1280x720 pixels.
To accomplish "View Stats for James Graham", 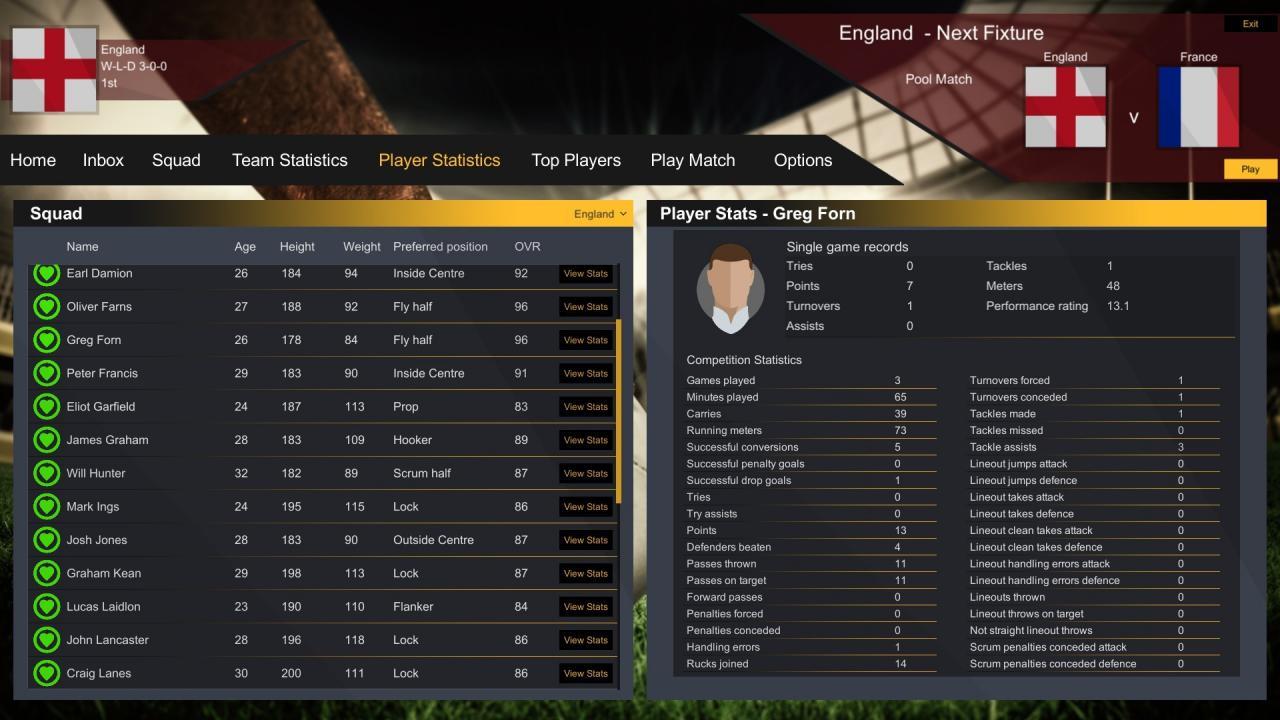I will pos(586,440).
